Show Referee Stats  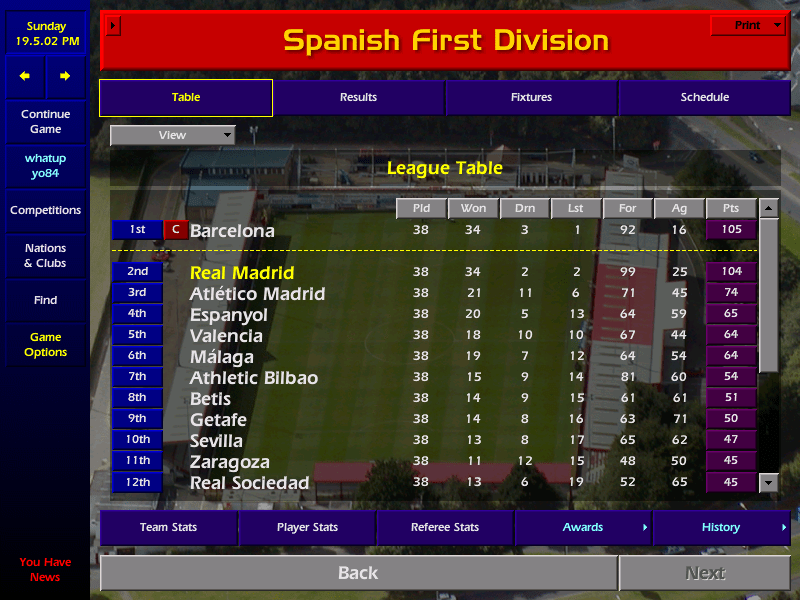(444, 527)
